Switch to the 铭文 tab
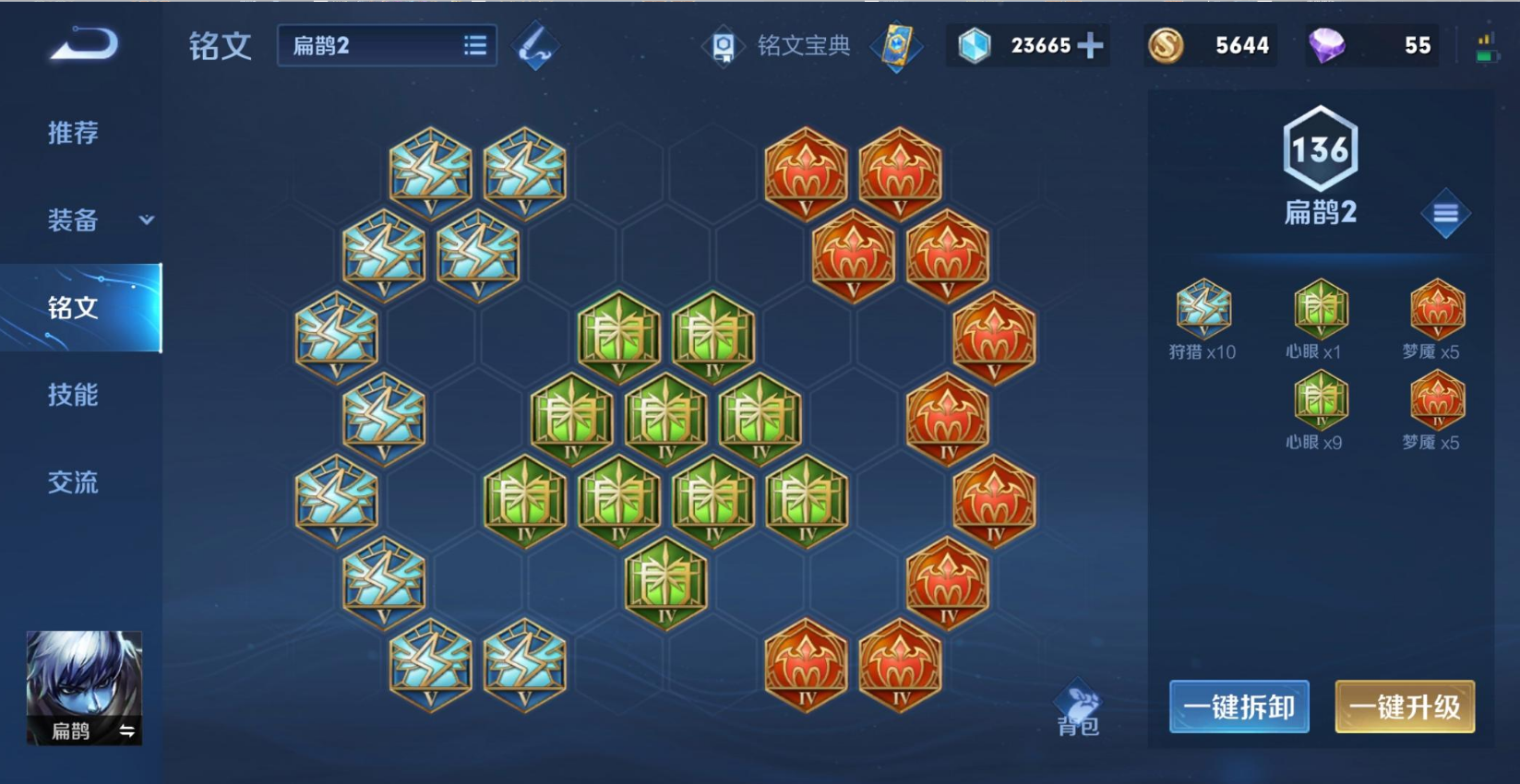Viewport: 1520px width, 784px height. pos(74,307)
